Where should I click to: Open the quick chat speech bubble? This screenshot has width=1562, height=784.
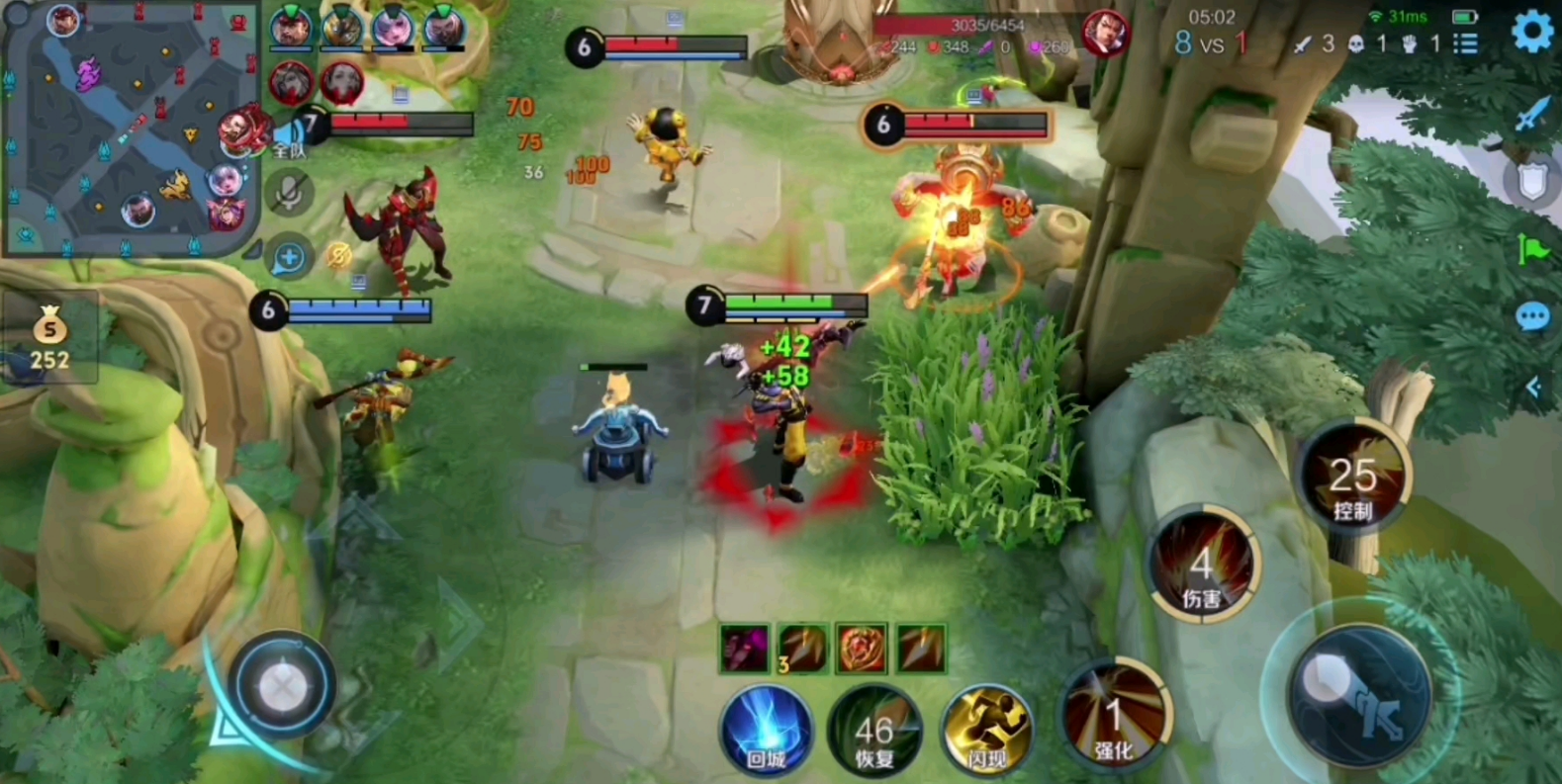[1531, 317]
